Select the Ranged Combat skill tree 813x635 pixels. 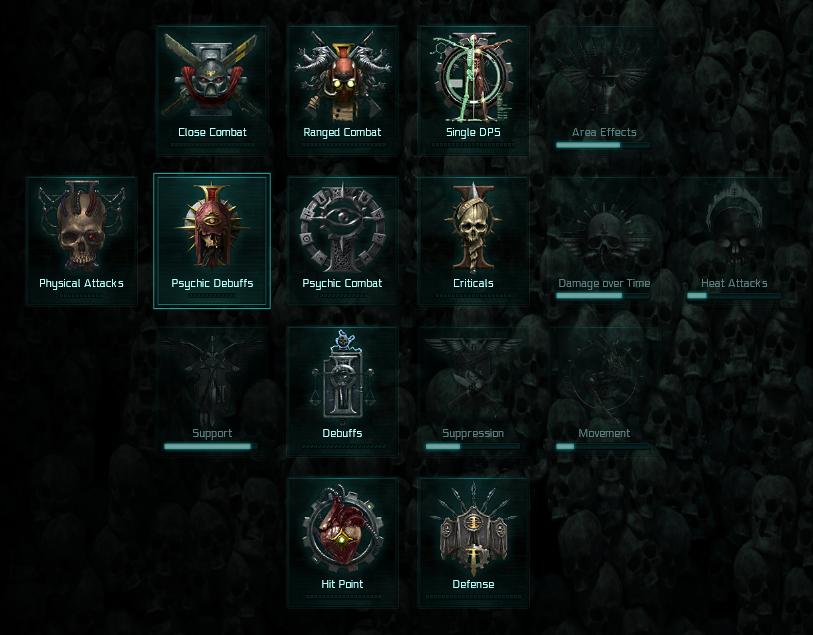342,90
